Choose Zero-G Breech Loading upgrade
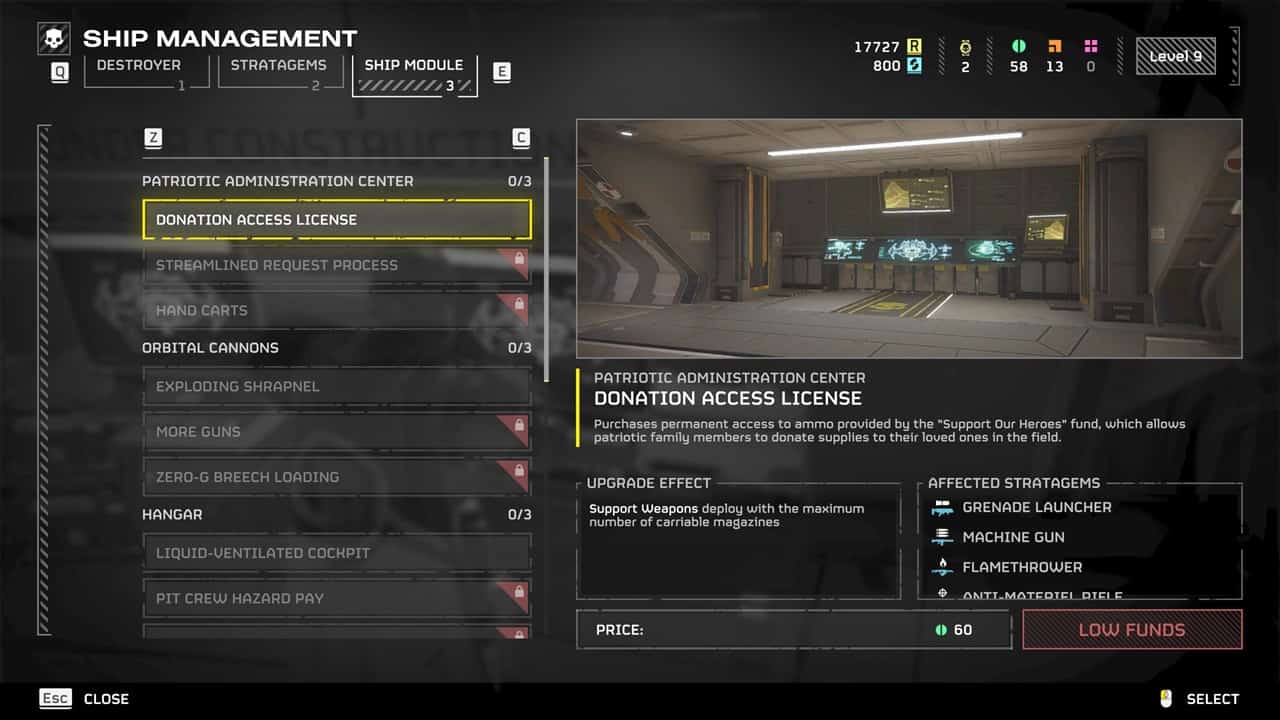 tap(337, 477)
